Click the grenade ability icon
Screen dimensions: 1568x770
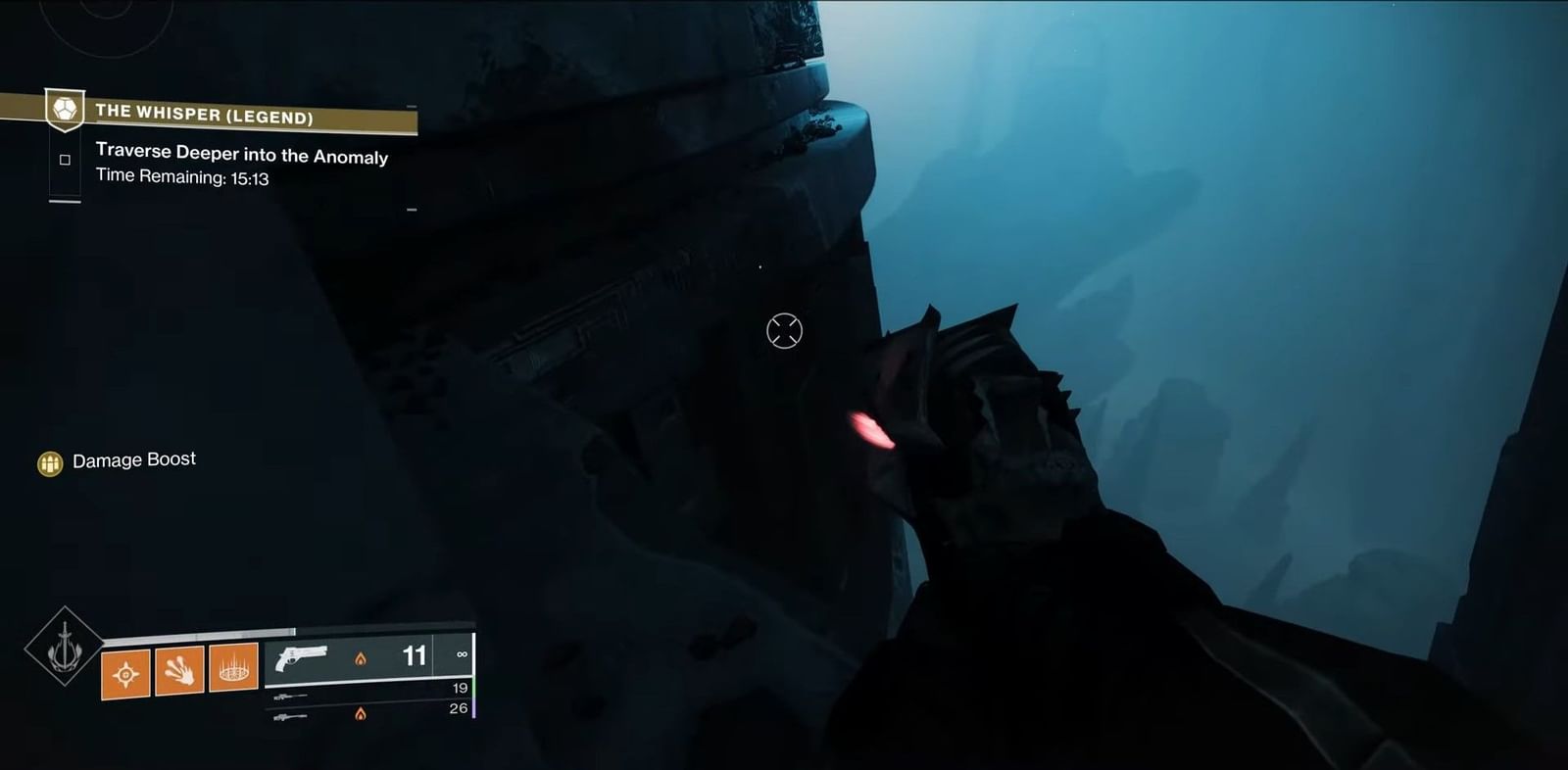pyautogui.click(x=125, y=674)
